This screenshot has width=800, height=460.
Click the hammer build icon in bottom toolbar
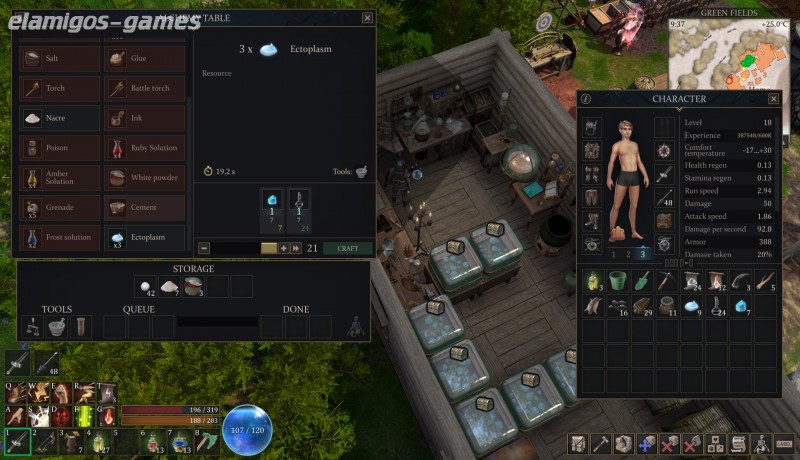point(600,443)
